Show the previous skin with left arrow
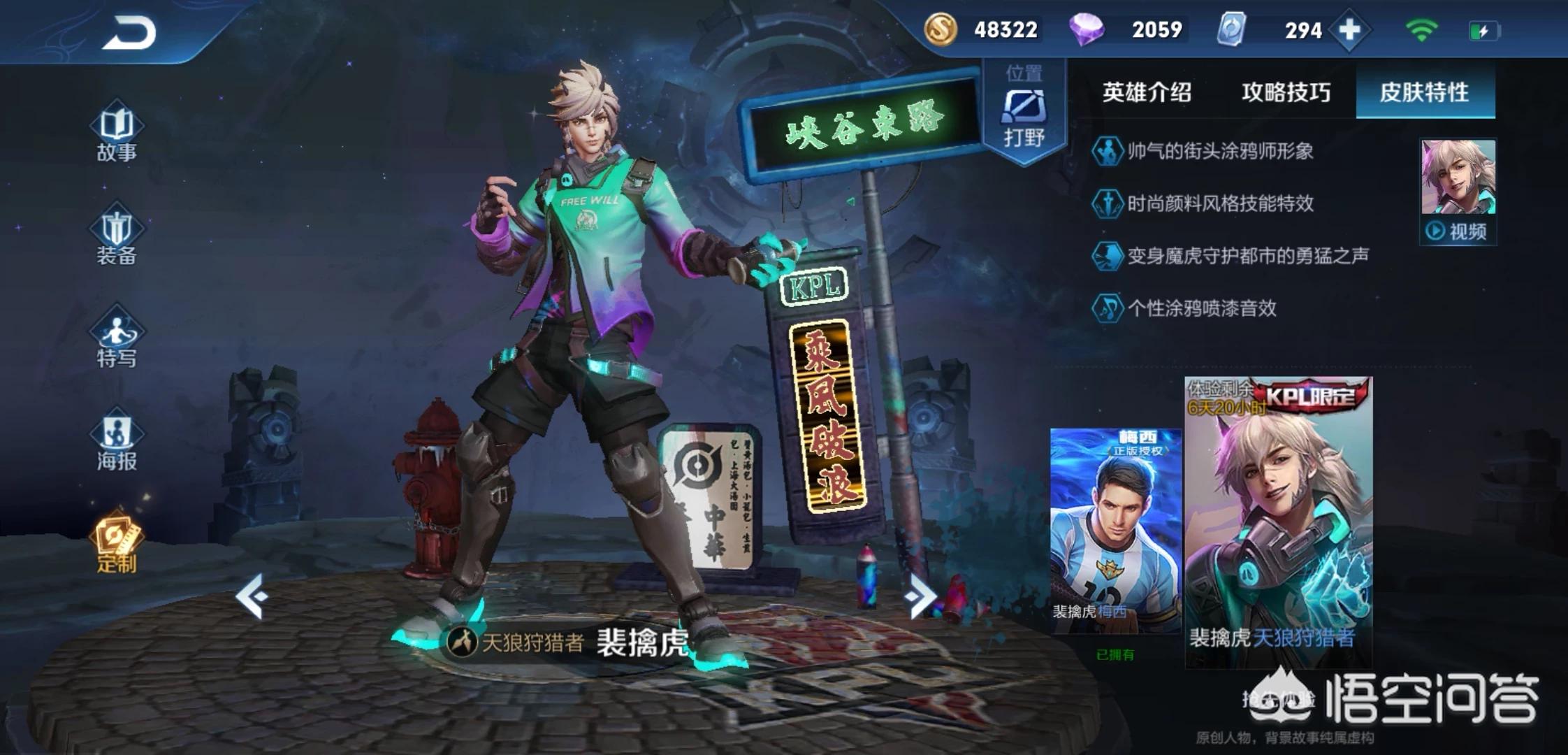This screenshot has height=755, width=1568. pos(252,596)
